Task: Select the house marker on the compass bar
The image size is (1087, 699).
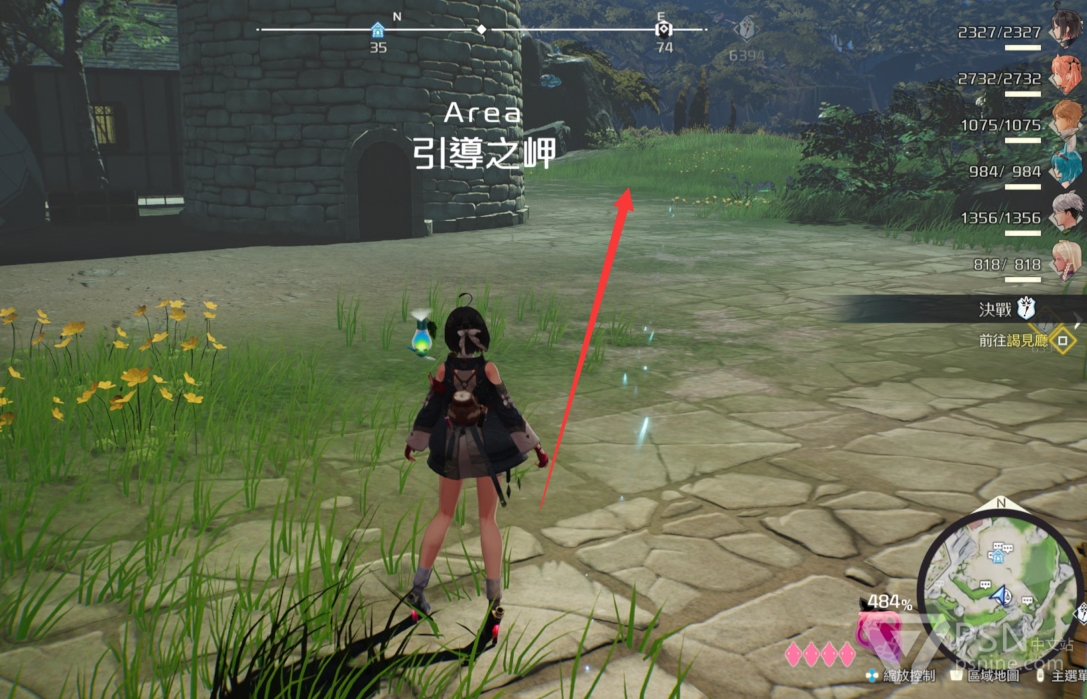Action: tap(377, 30)
